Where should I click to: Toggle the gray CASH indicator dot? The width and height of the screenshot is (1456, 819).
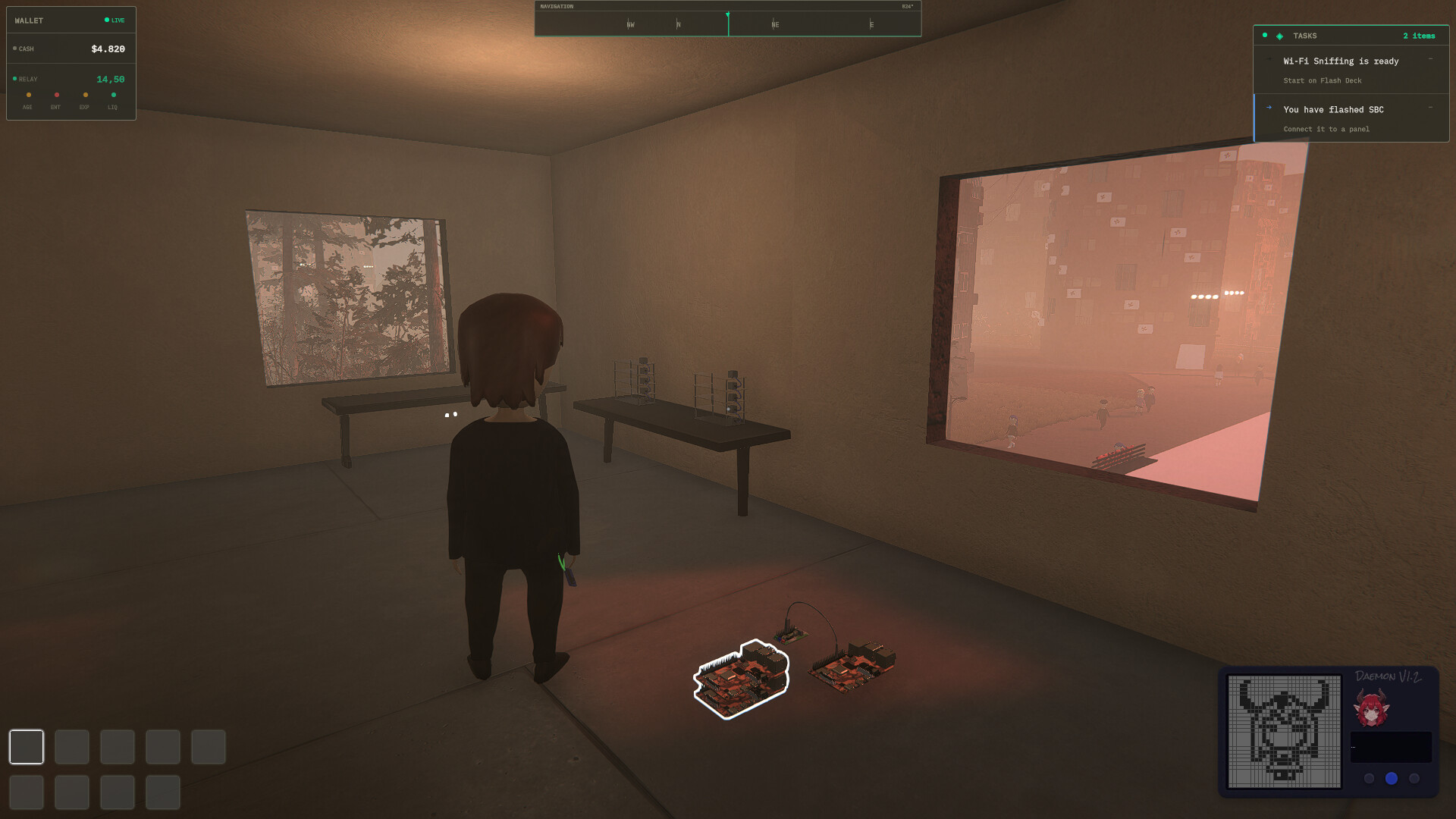tap(14, 49)
